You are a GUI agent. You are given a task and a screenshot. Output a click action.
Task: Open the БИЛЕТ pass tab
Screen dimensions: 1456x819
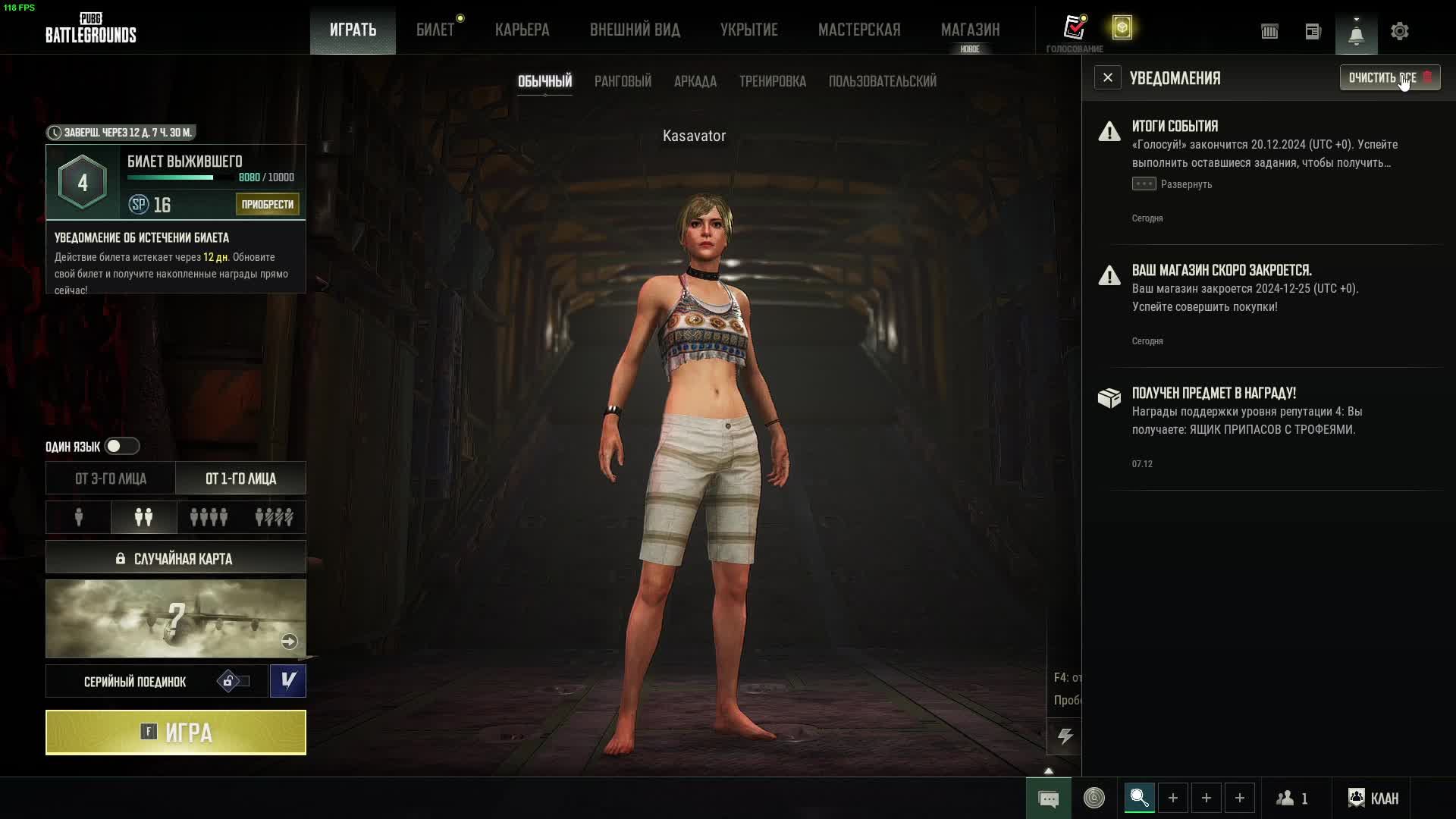click(x=435, y=30)
